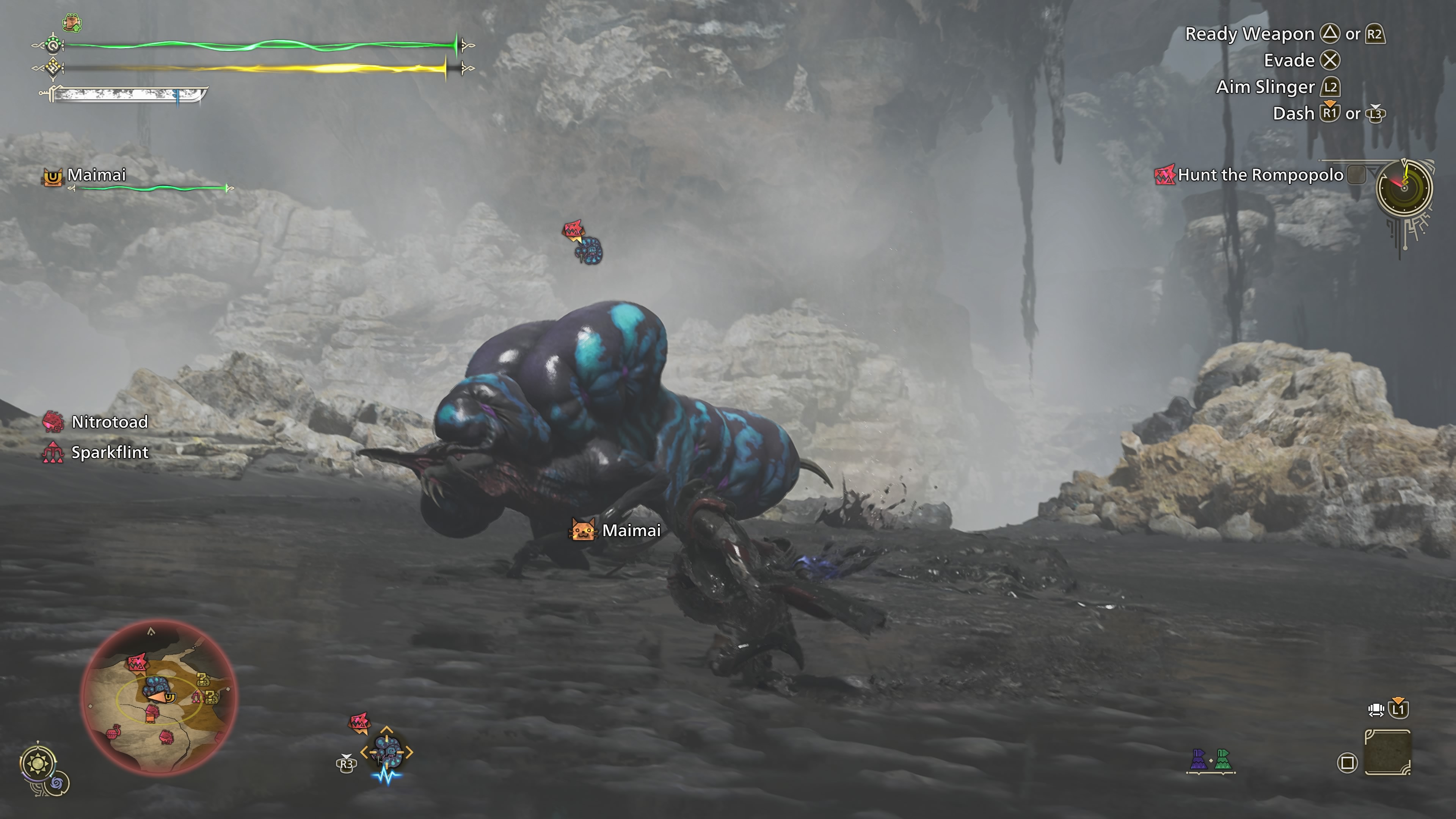Select the Hunt the Rompopolo objective
The image size is (1456, 819).
(x=1259, y=175)
